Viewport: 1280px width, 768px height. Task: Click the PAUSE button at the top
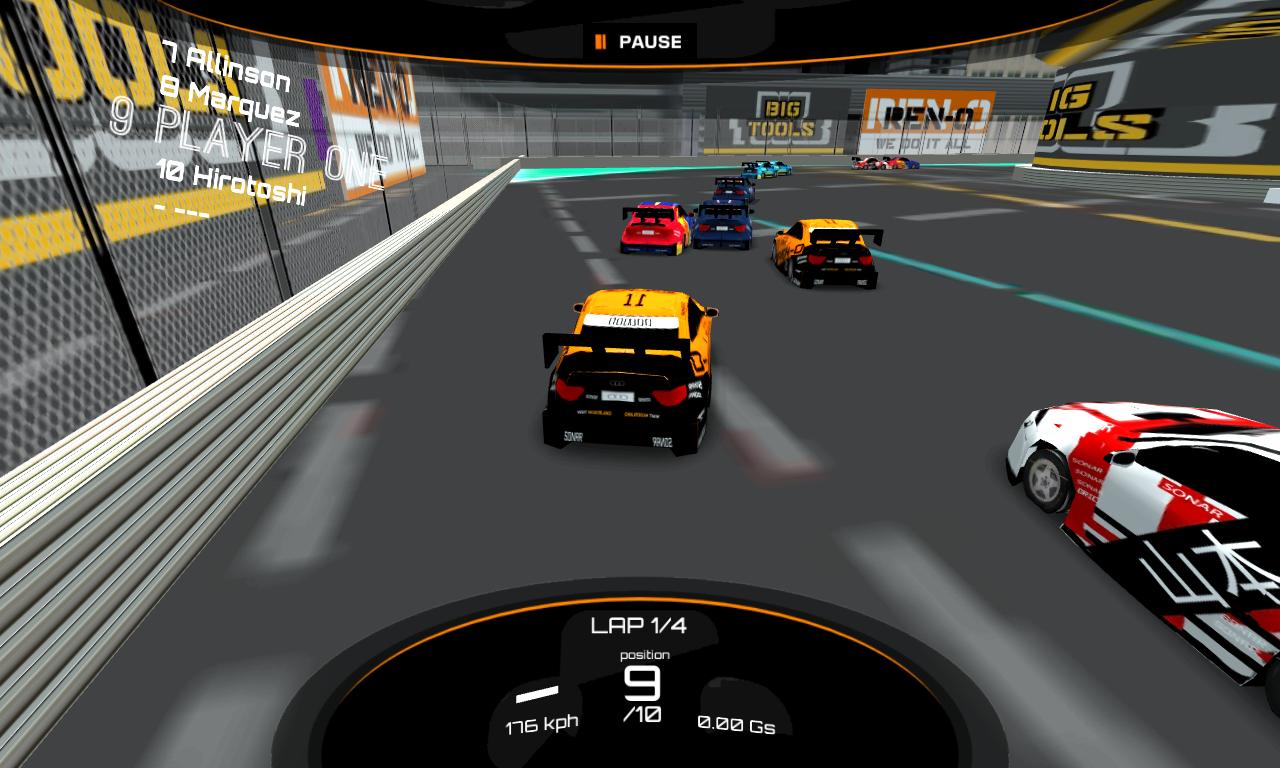coord(640,42)
